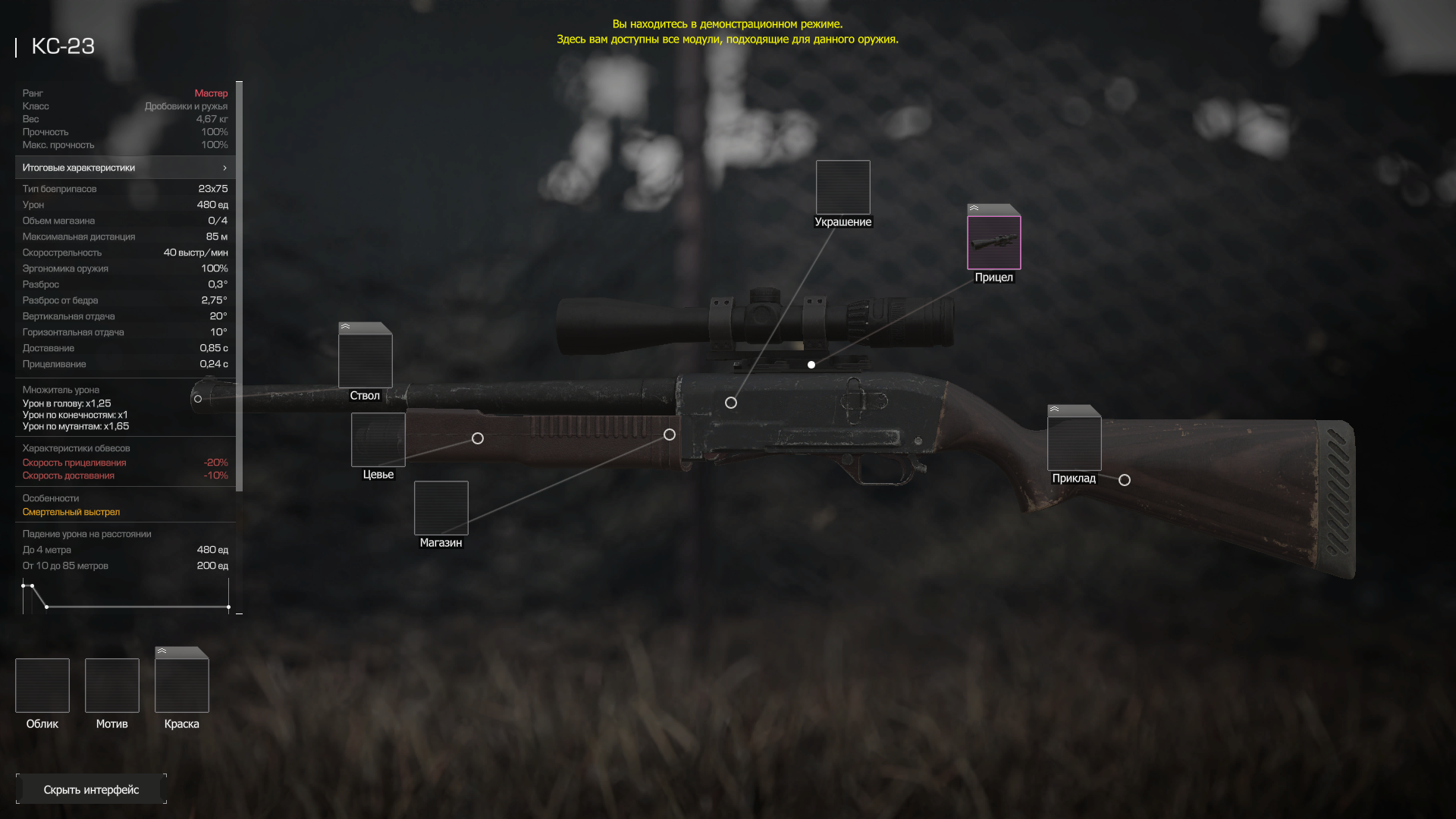Select the Прицел scope slot

click(993, 243)
